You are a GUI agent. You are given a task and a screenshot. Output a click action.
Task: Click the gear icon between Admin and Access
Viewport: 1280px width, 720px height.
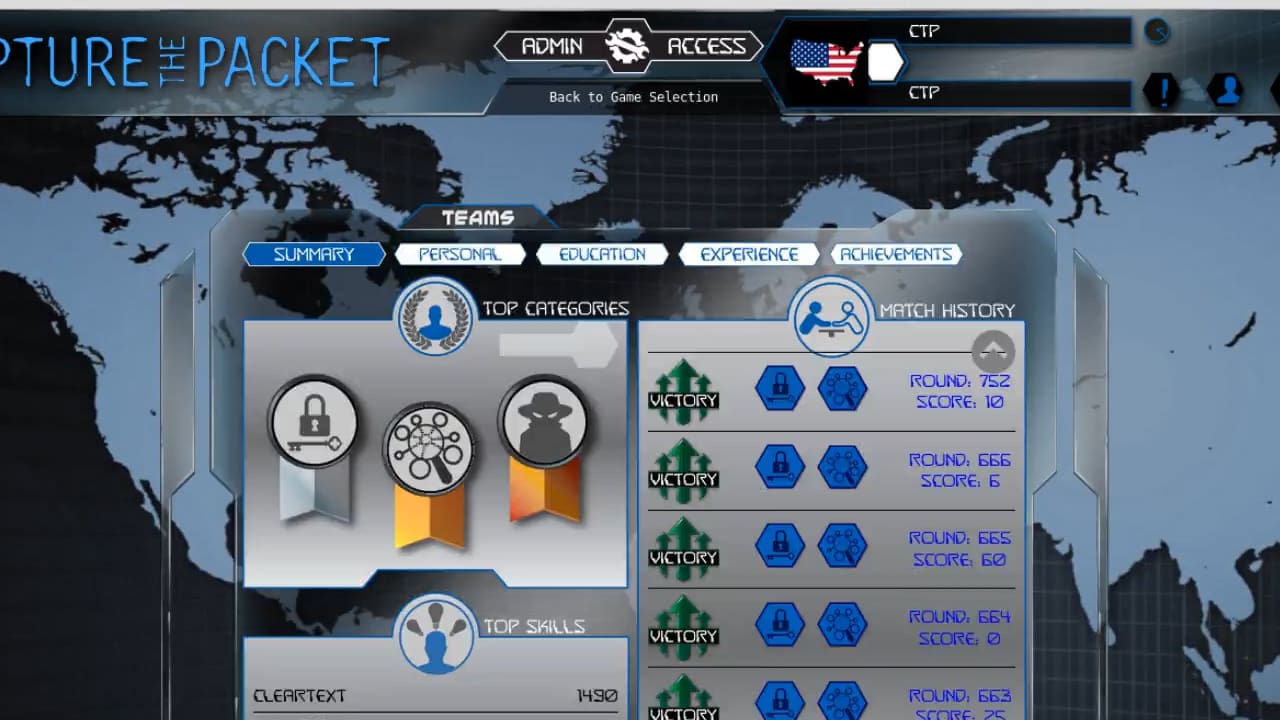629,45
